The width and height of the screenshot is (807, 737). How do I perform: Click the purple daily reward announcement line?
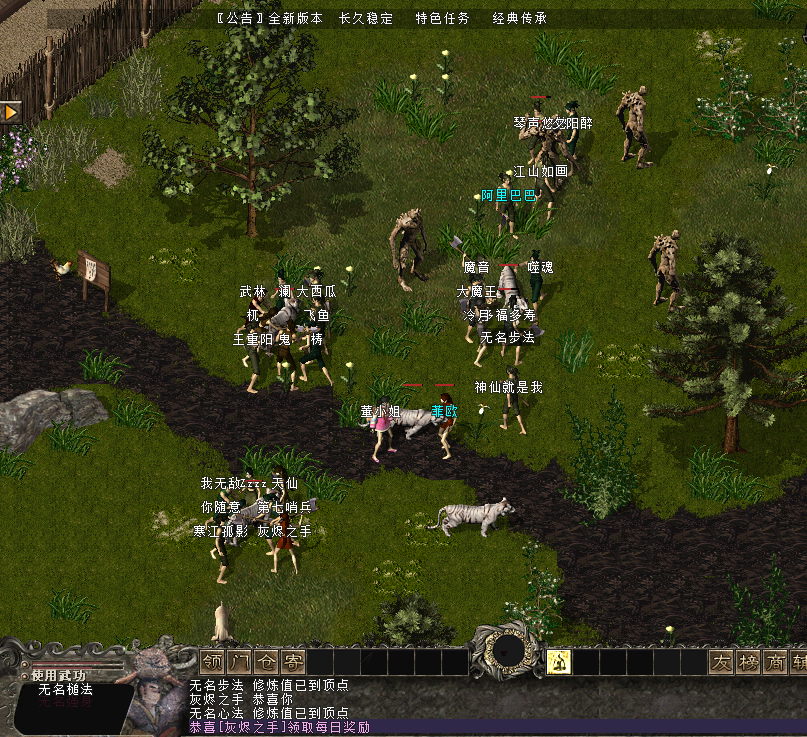280,727
